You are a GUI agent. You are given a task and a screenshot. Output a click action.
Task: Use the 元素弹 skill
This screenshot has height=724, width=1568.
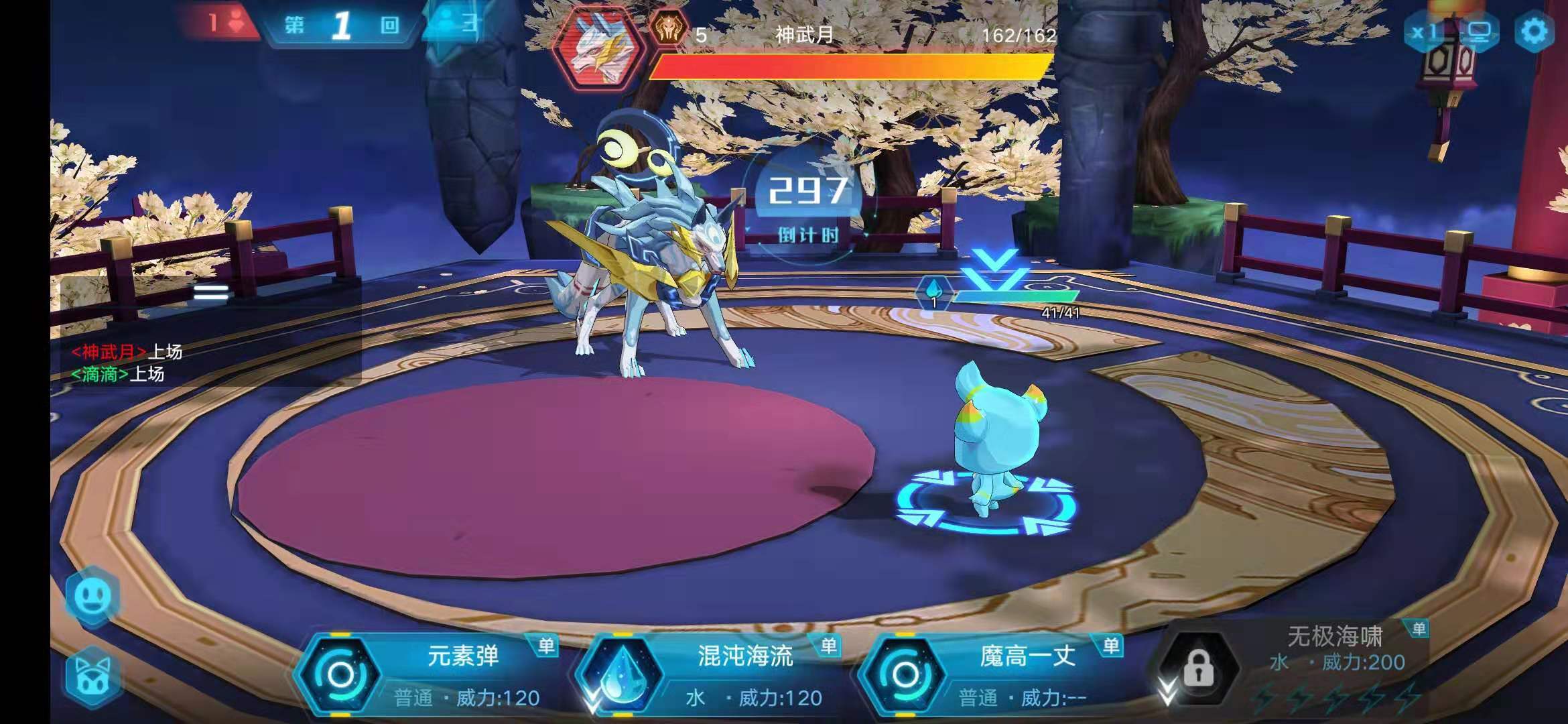pyautogui.click(x=429, y=674)
